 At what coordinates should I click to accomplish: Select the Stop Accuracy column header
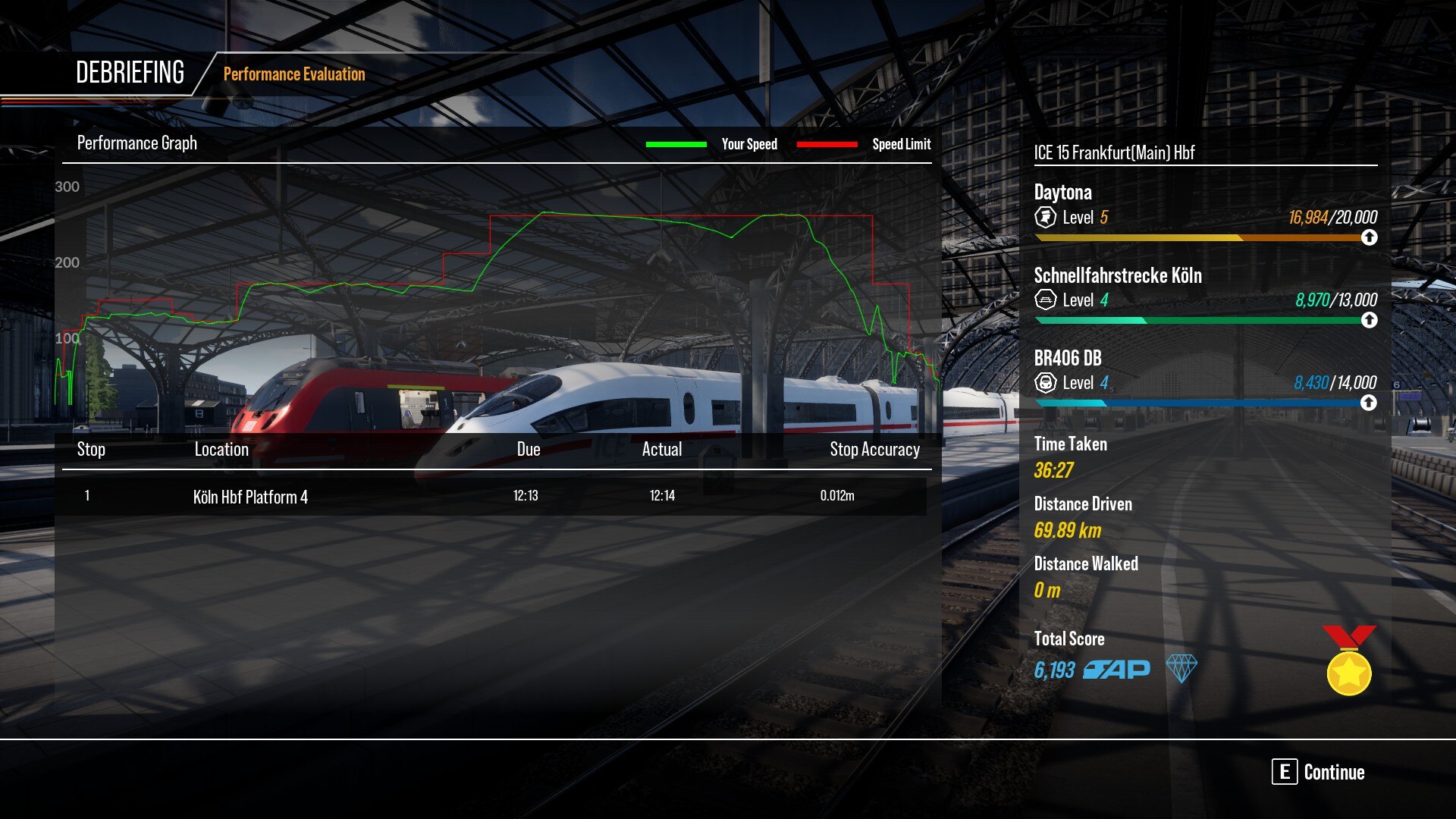click(x=874, y=449)
